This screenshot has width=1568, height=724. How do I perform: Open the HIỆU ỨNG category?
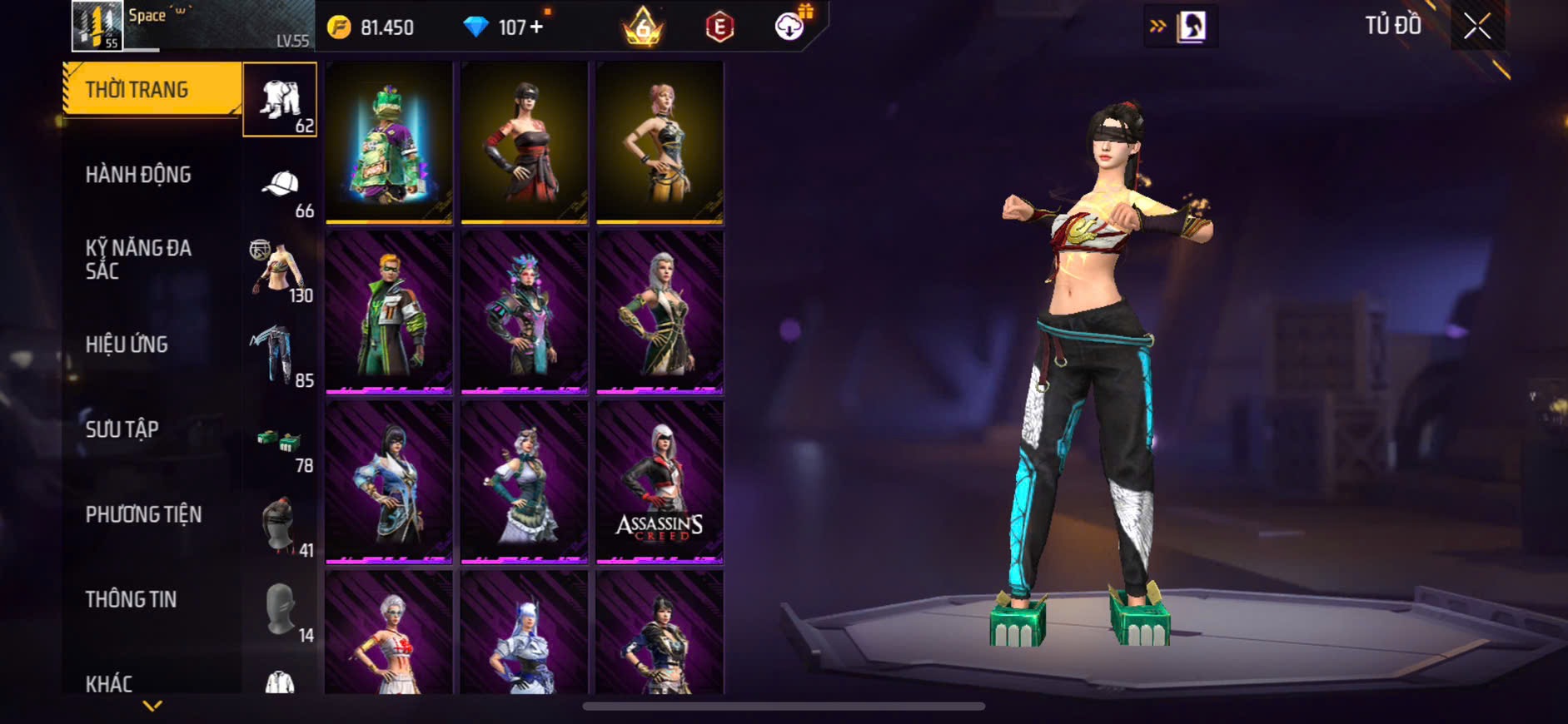click(x=127, y=345)
